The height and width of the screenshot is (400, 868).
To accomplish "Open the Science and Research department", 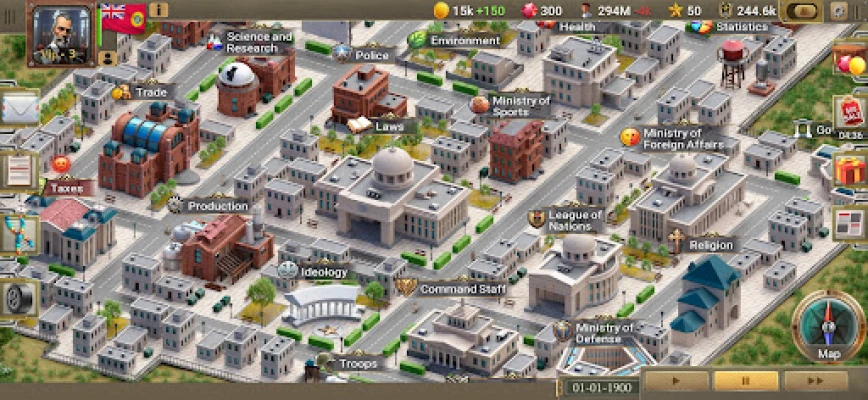I will pos(257,42).
